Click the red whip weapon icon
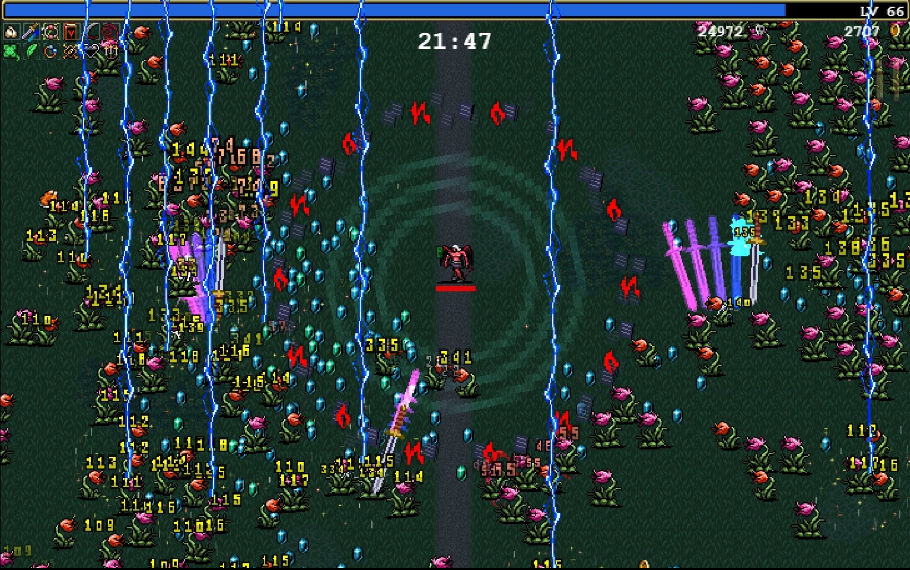The width and height of the screenshot is (910, 570). [109, 32]
